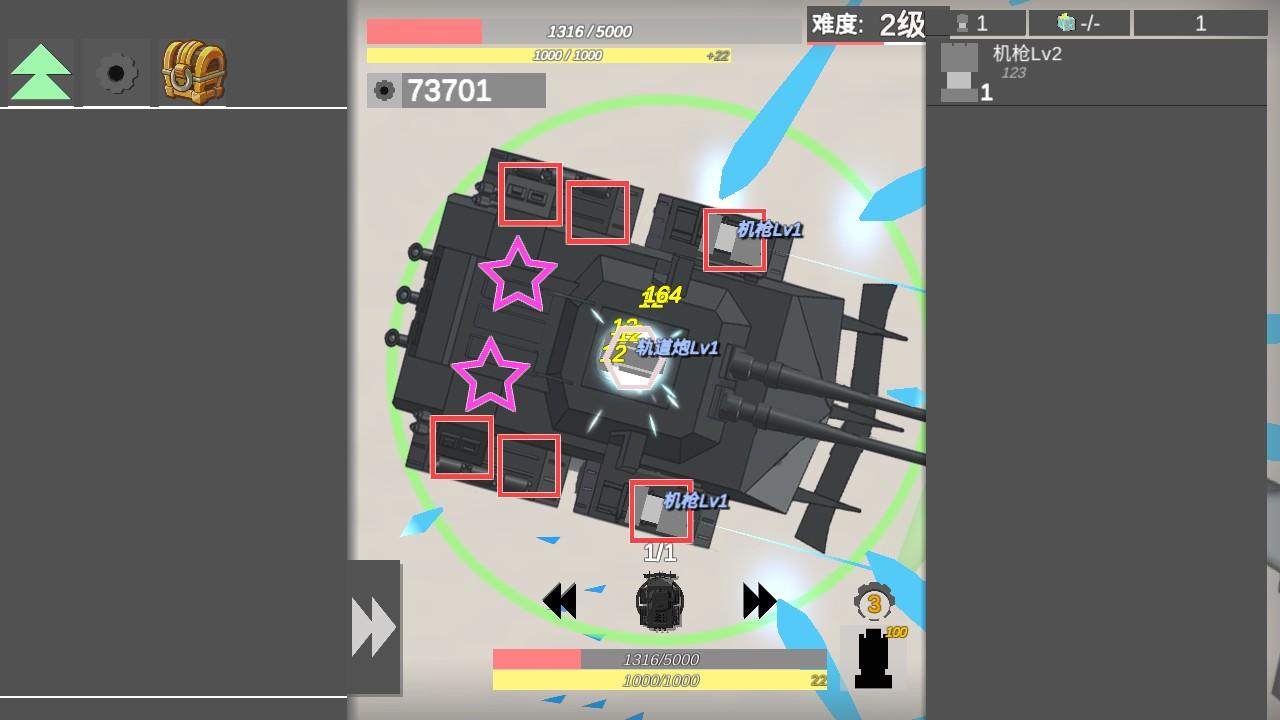Click the bottom-right red weapon slot
Viewport: 1280px width, 720px height.
(527, 463)
